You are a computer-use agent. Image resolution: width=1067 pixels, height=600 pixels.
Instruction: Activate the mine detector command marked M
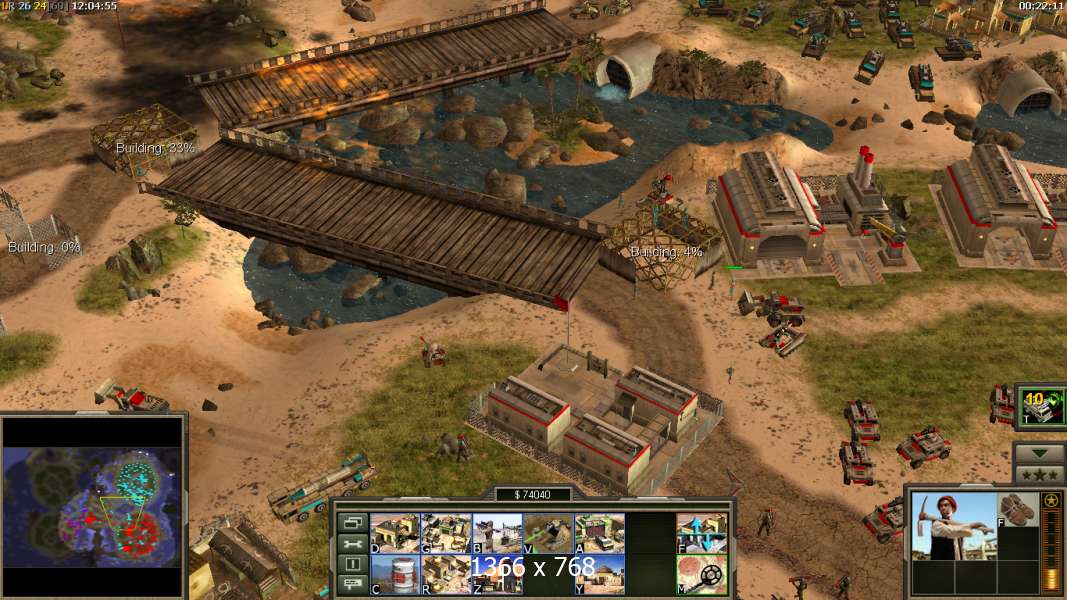pos(702,574)
